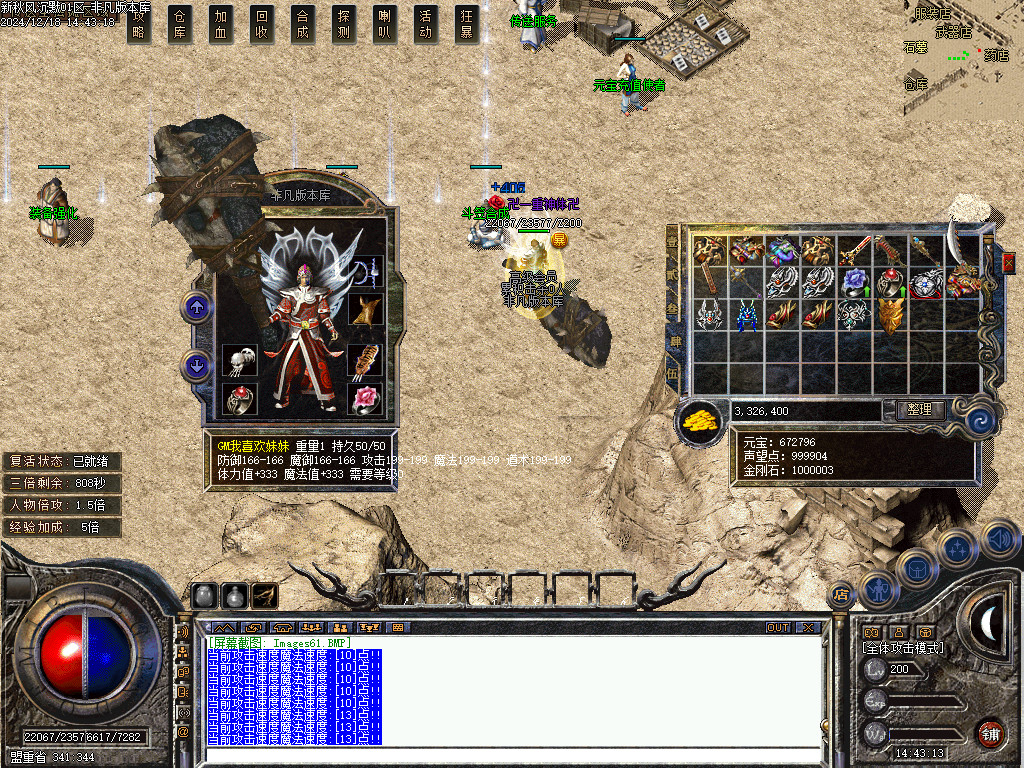
Task: Click the 加血 heal button
Action: [221, 23]
